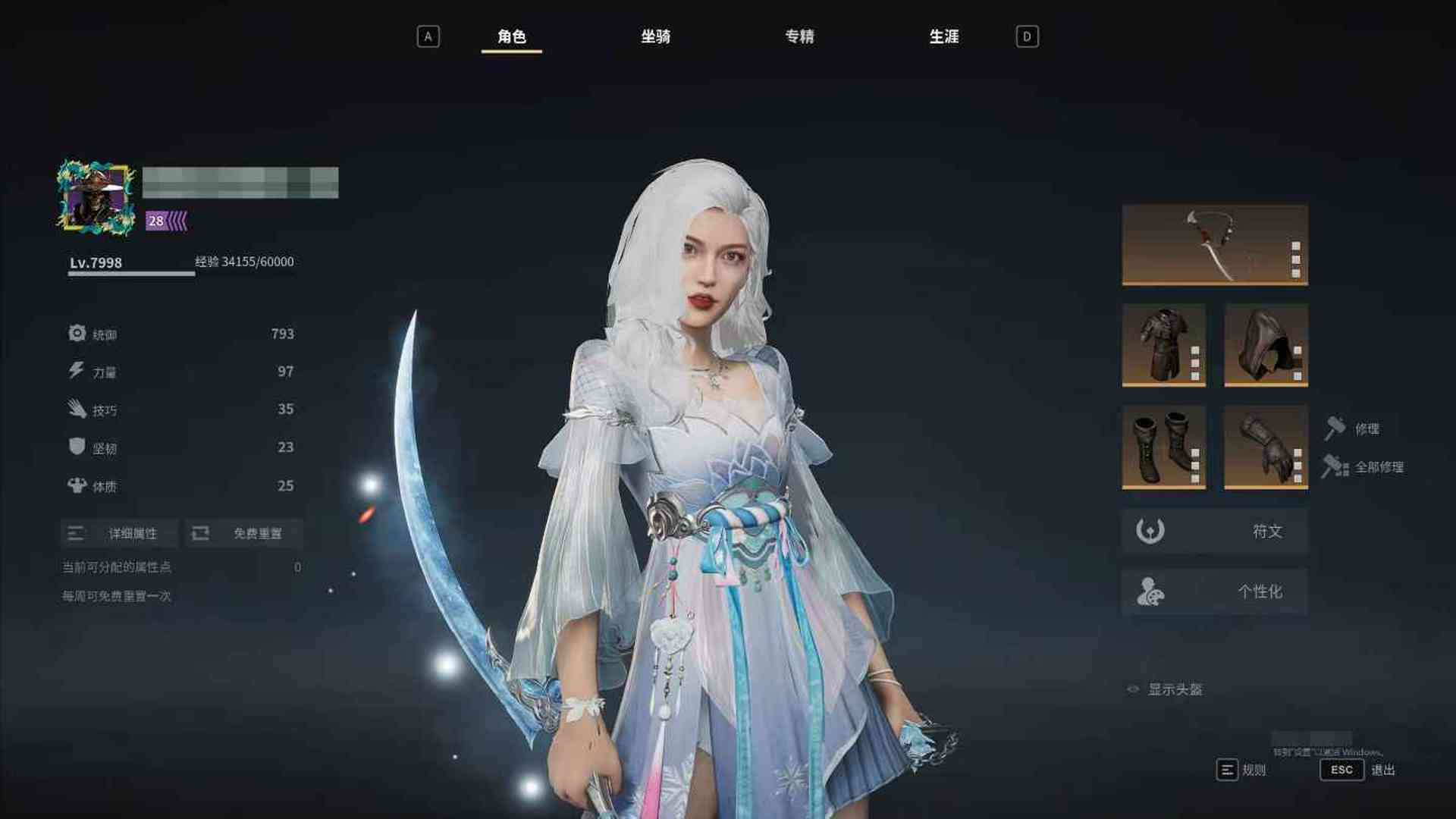Select the boots equipment slot
Image resolution: width=1456 pixels, height=819 pixels.
1163,447
